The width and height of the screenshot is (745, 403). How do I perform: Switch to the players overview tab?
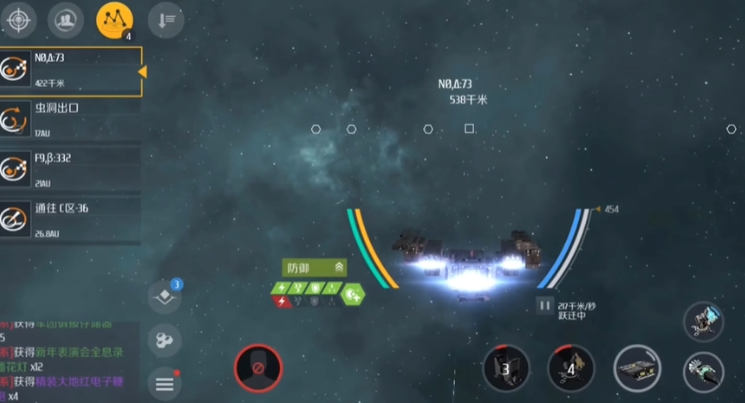tap(66, 18)
